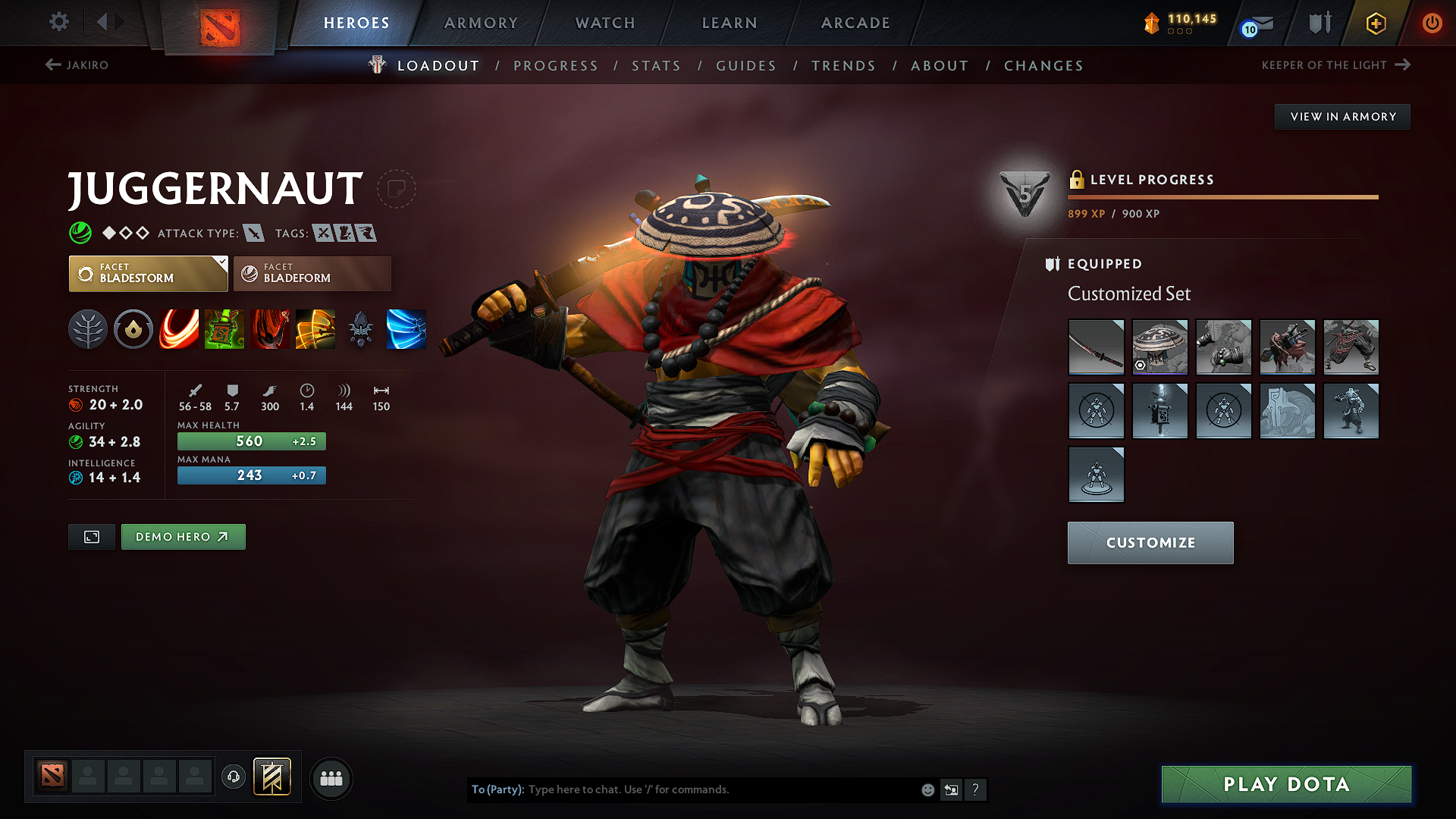This screenshot has width=1456, height=819.
Task: Open Juggernaut's talent tree icon
Action: pos(88,329)
